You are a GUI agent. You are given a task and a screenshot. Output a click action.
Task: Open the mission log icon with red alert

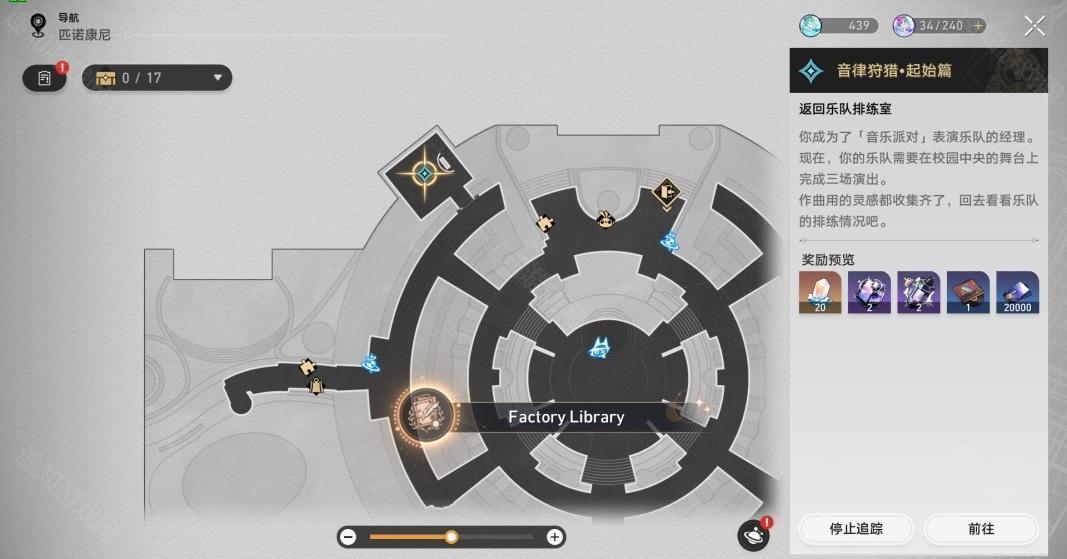[x=45, y=78]
